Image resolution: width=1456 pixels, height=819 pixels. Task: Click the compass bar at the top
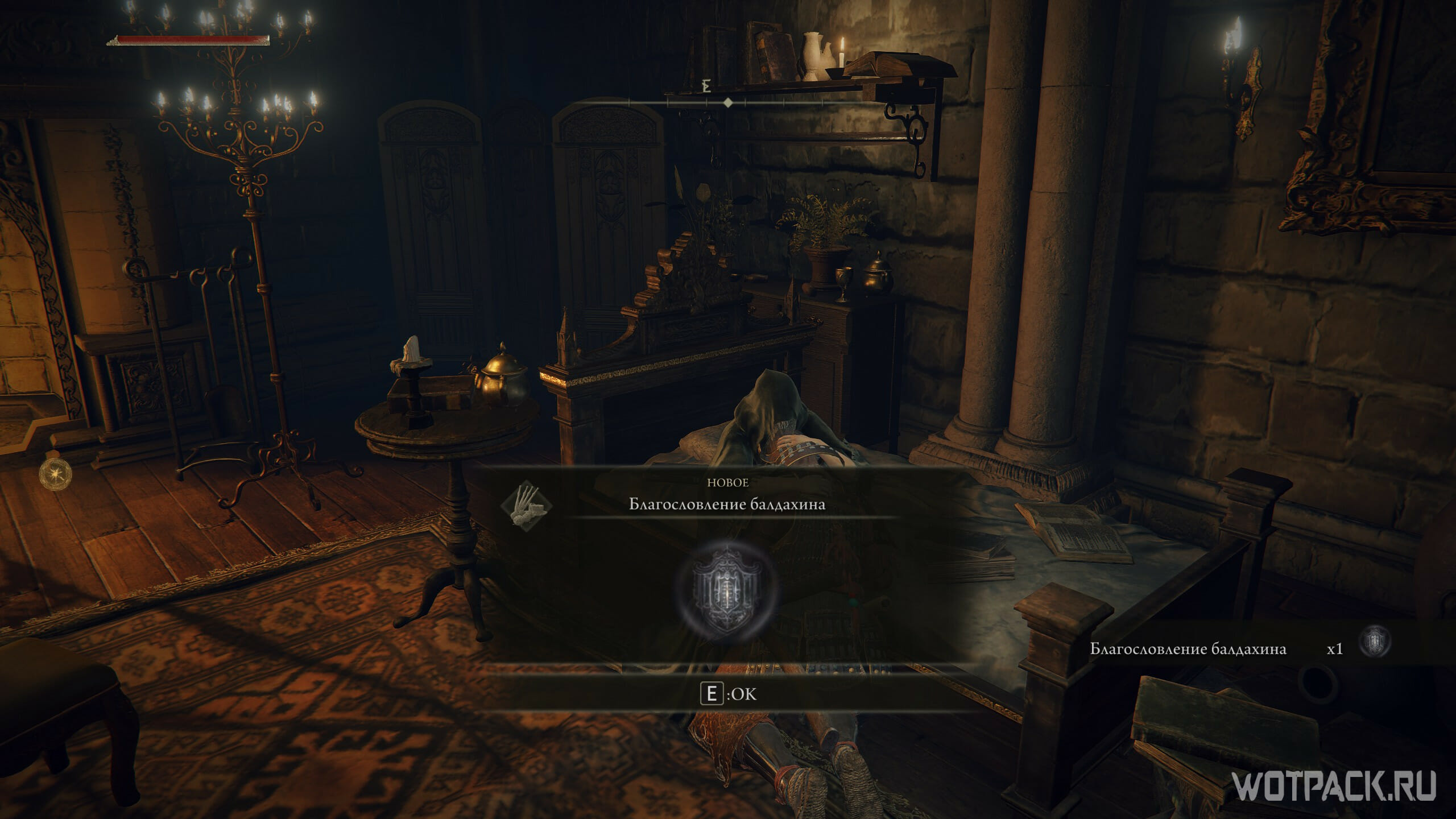point(727,103)
